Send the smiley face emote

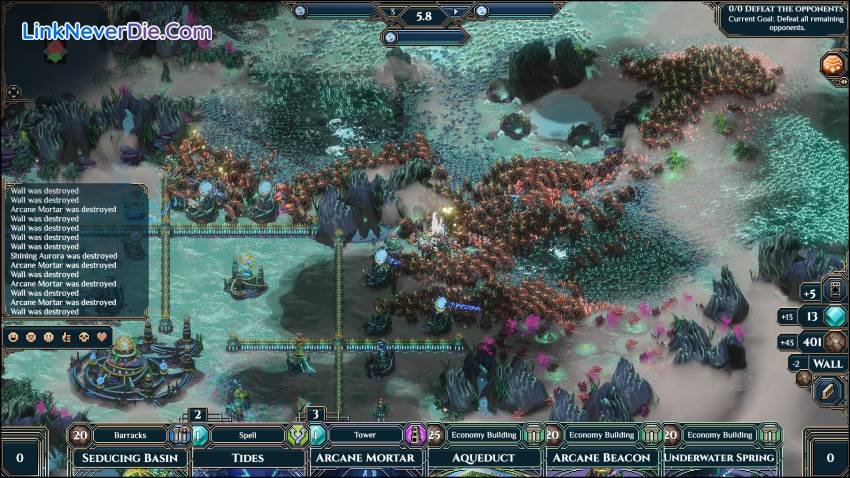click(13, 337)
